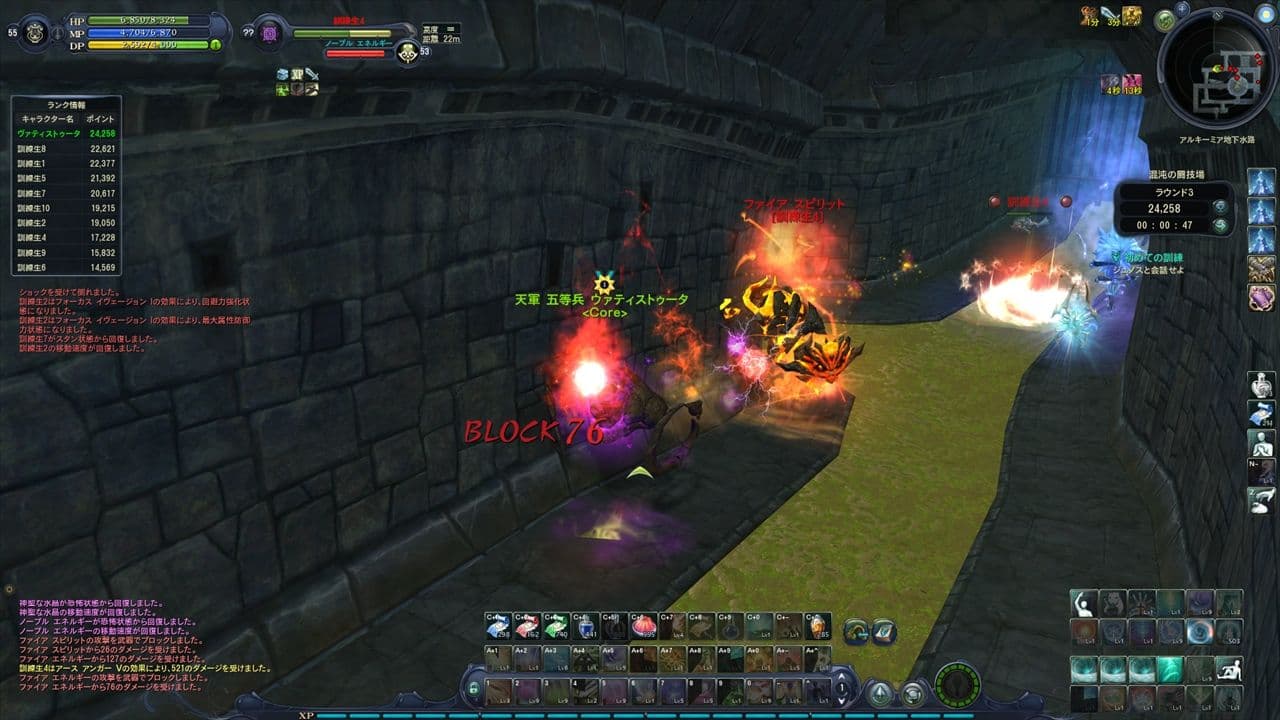Activate the meditating figure skill
Viewport: 1280px width, 720px height.
click(x=1261, y=443)
